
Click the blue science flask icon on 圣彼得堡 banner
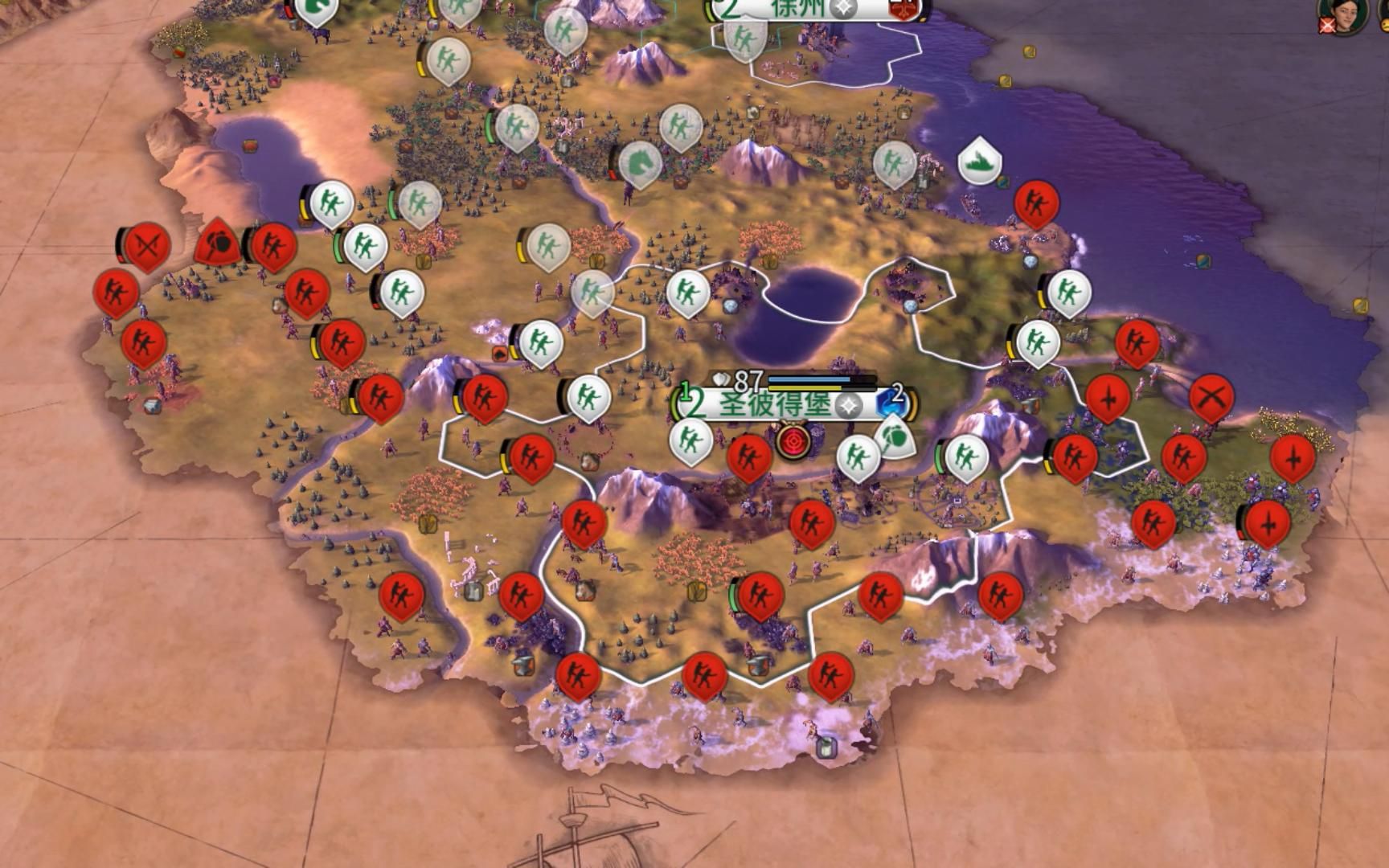(887, 403)
